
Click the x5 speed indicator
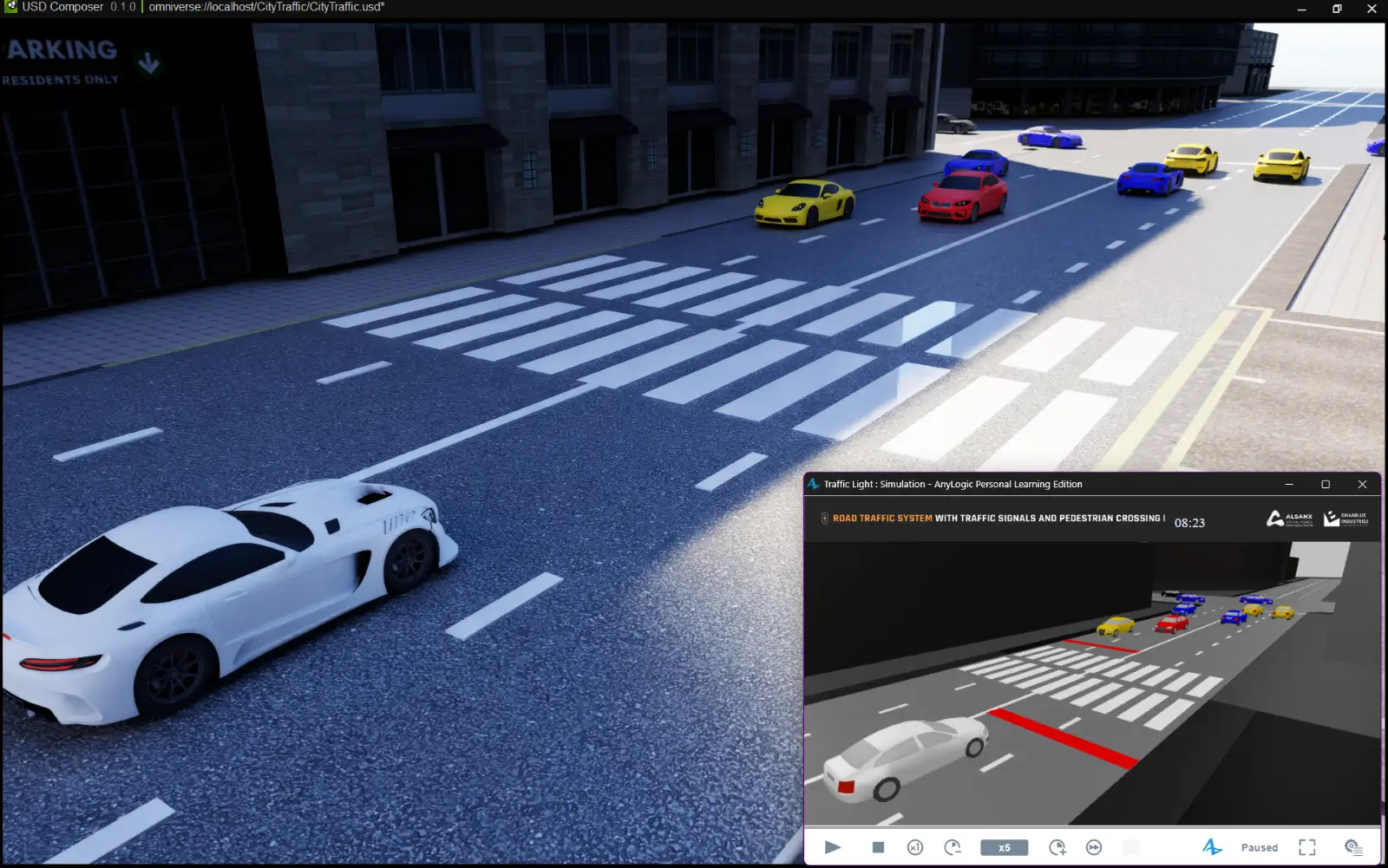[1004, 847]
